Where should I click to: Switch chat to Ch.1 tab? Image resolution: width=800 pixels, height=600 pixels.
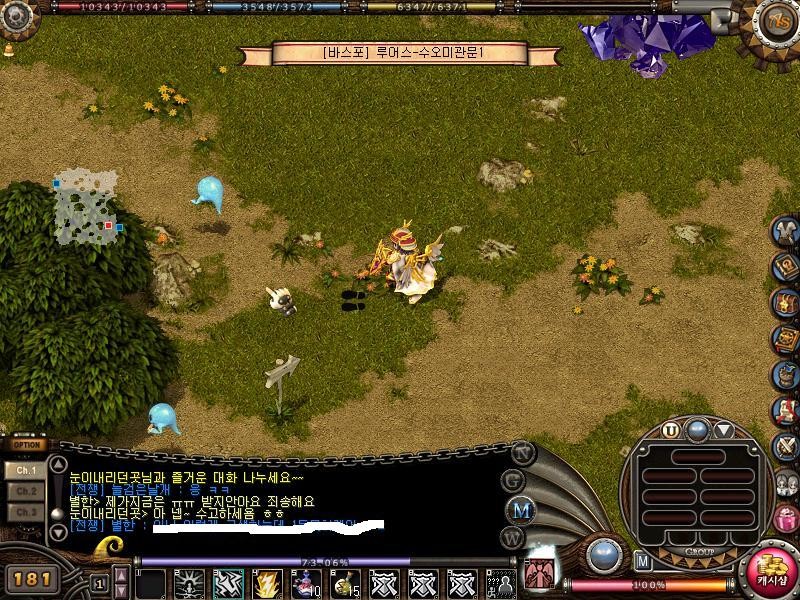click(26, 469)
